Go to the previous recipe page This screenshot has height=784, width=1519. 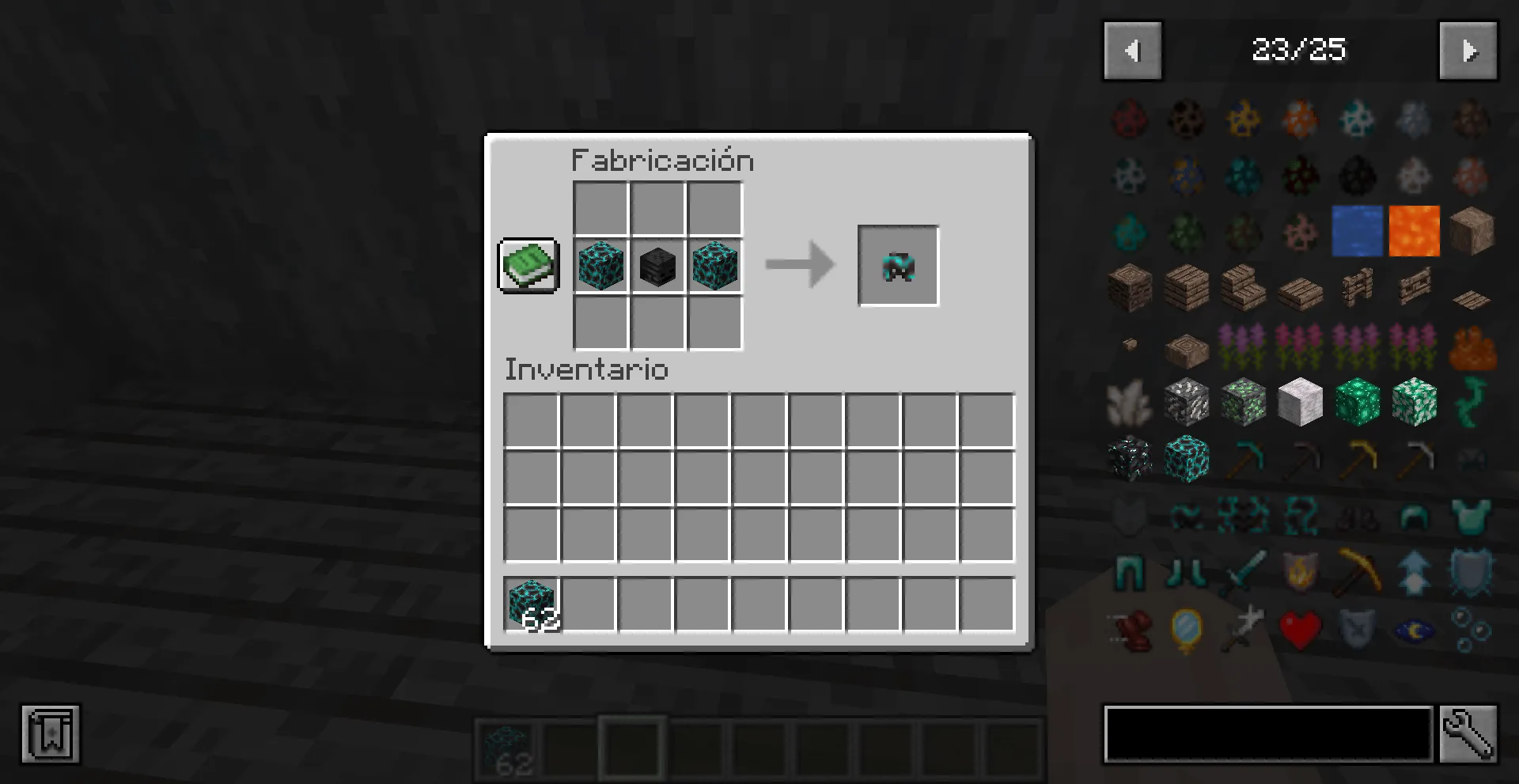coord(1132,51)
